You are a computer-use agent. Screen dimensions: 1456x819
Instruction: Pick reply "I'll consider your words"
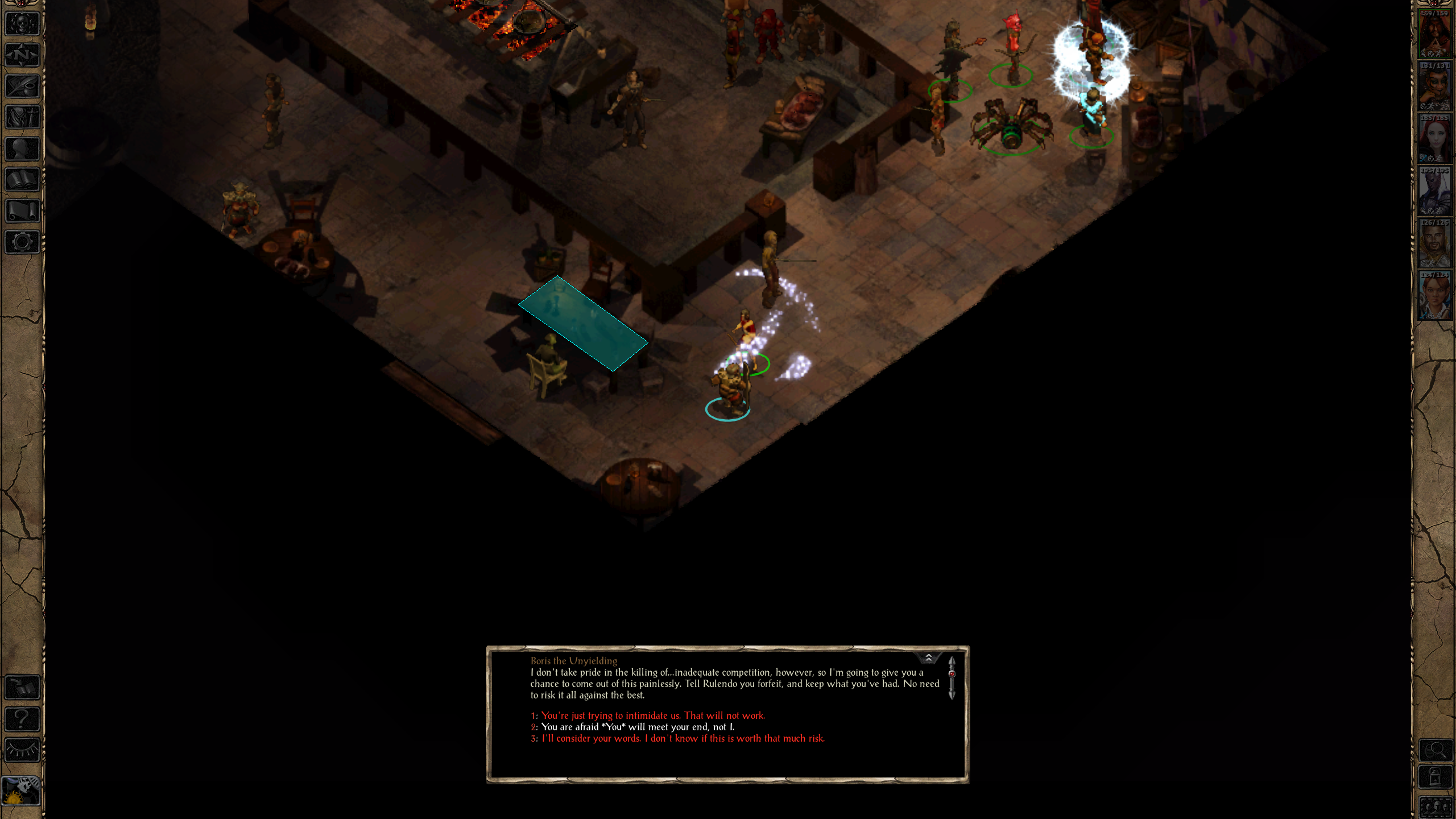point(682,738)
